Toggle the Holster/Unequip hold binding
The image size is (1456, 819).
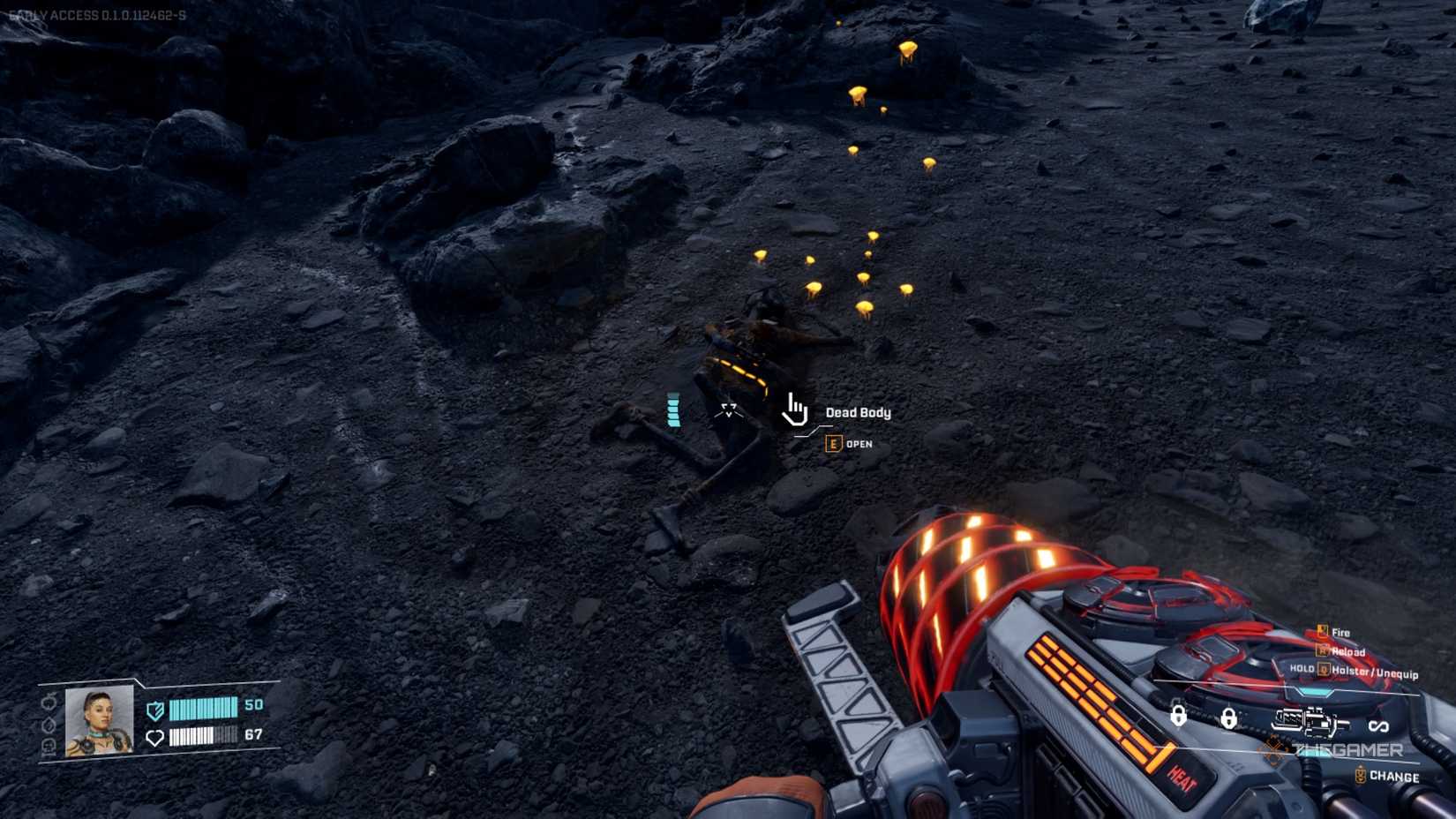pos(1325,670)
